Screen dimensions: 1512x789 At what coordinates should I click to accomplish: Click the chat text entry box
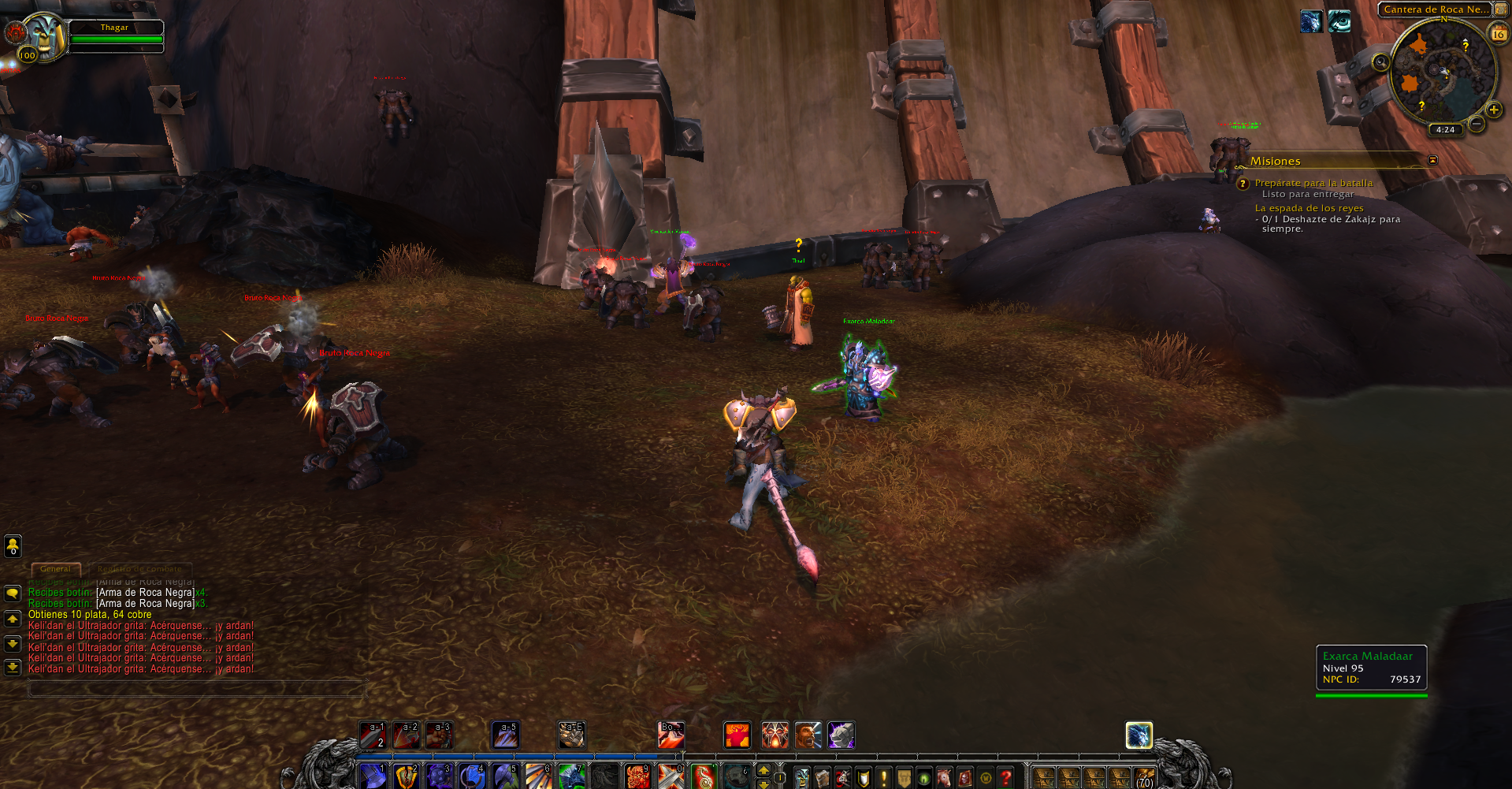[197, 689]
